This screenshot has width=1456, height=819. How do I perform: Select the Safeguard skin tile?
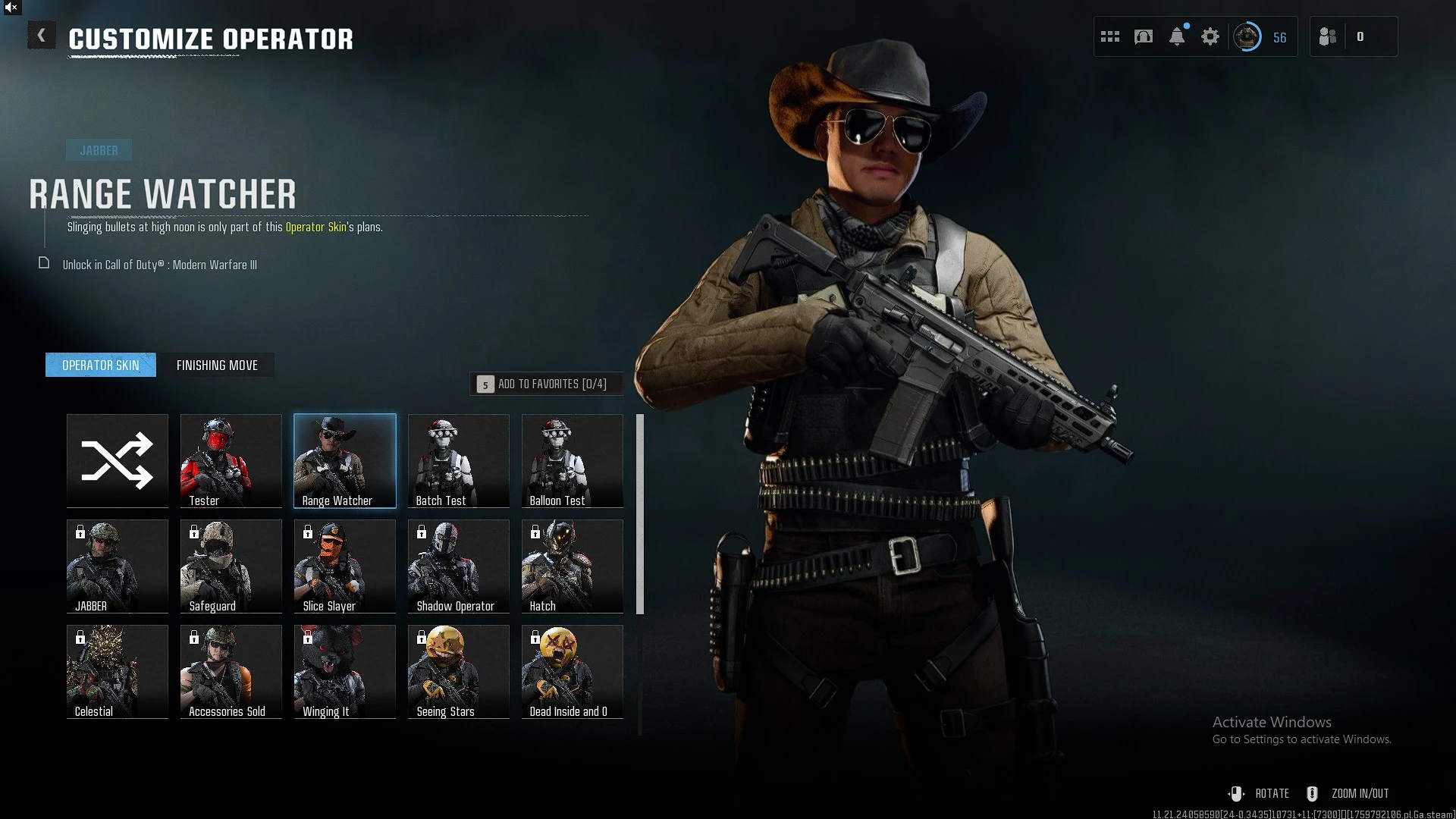point(231,566)
